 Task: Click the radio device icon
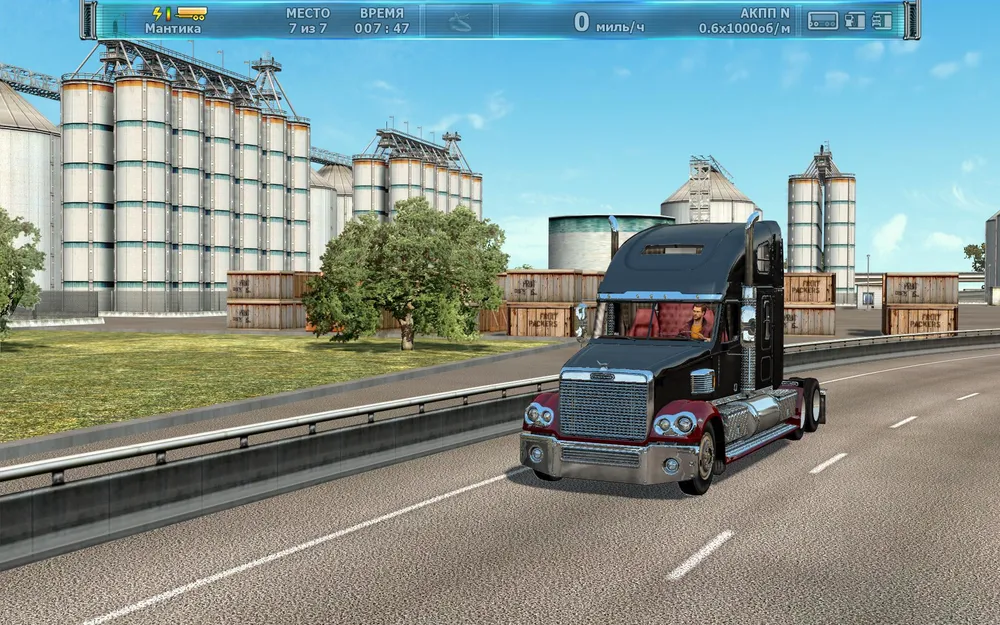822,20
